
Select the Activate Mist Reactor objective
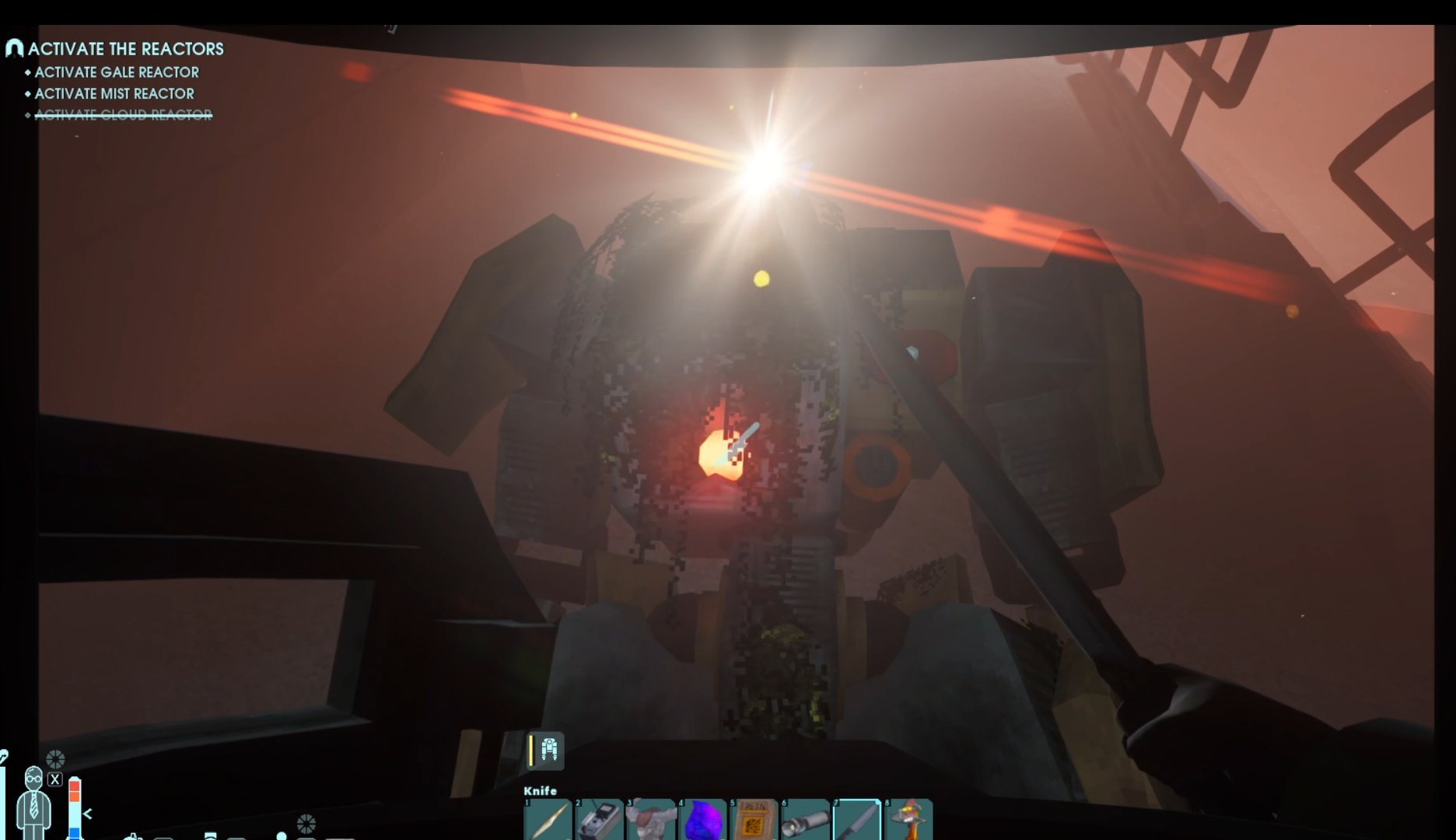pyautogui.click(x=114, y=93)
